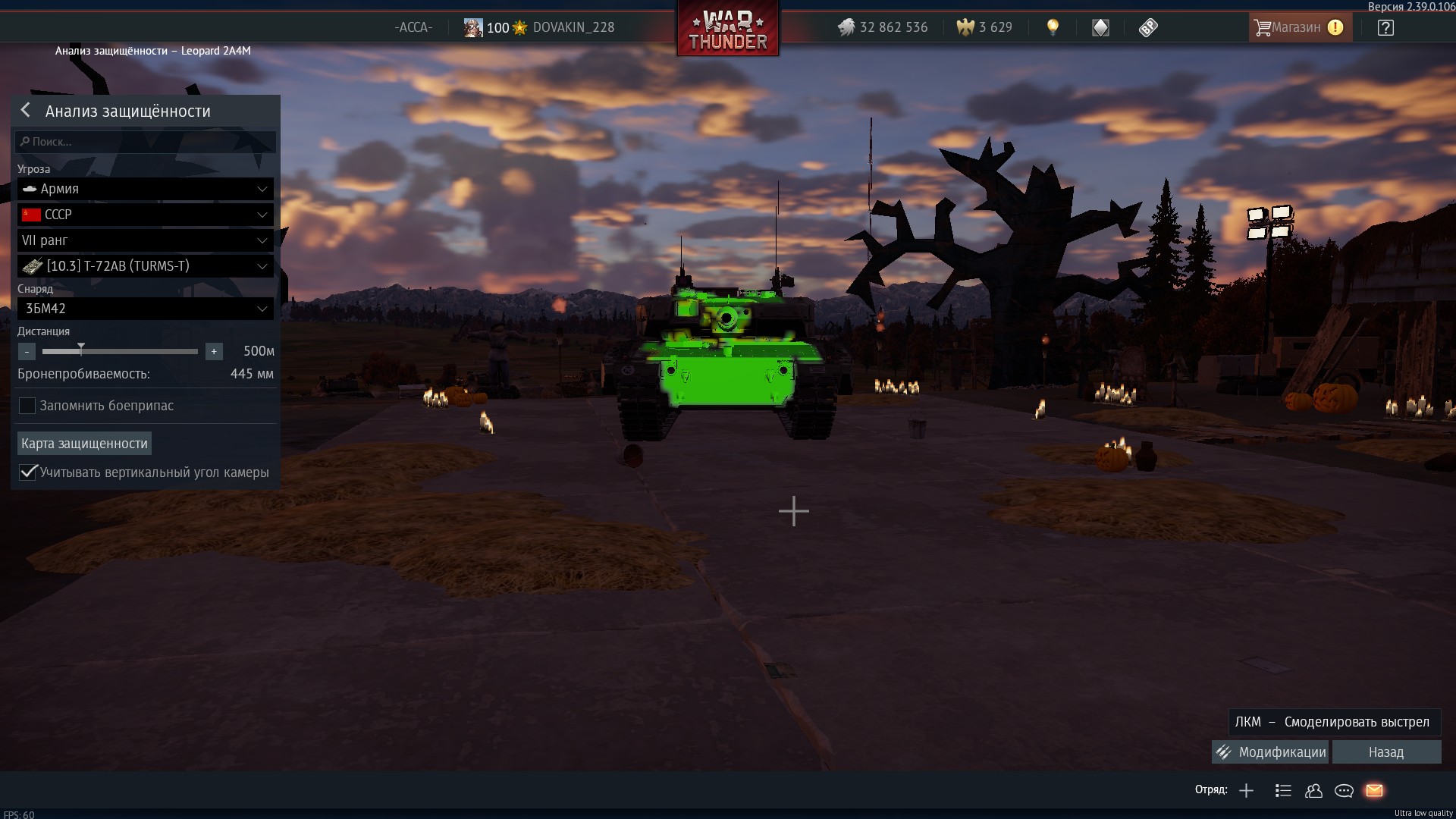This screenshot has width=1456, height=819.
Task: Open the Армия threat type dropdown
Action: coord(146,189)
